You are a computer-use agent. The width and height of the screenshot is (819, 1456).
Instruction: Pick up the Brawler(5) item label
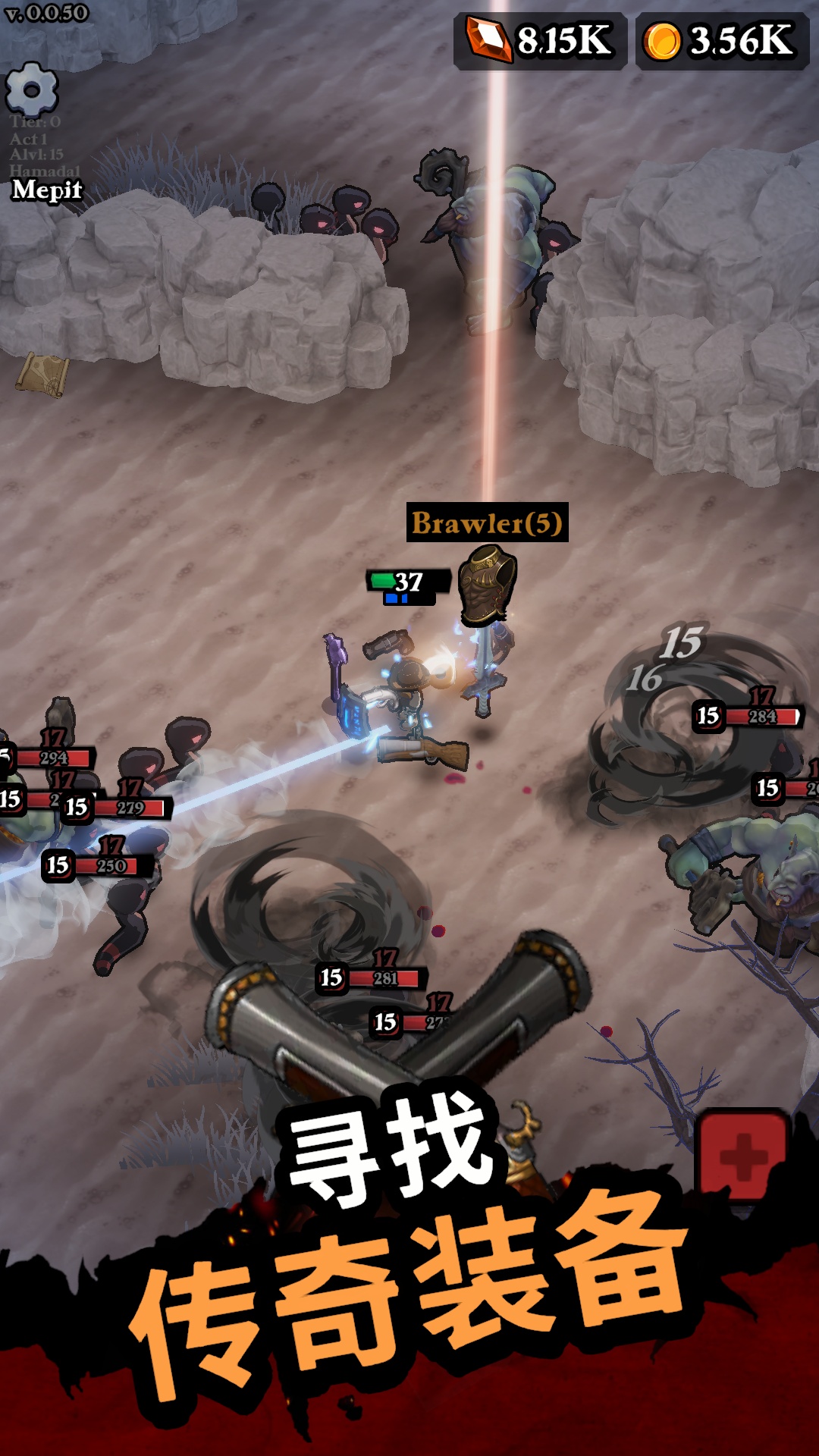point(487,522)
